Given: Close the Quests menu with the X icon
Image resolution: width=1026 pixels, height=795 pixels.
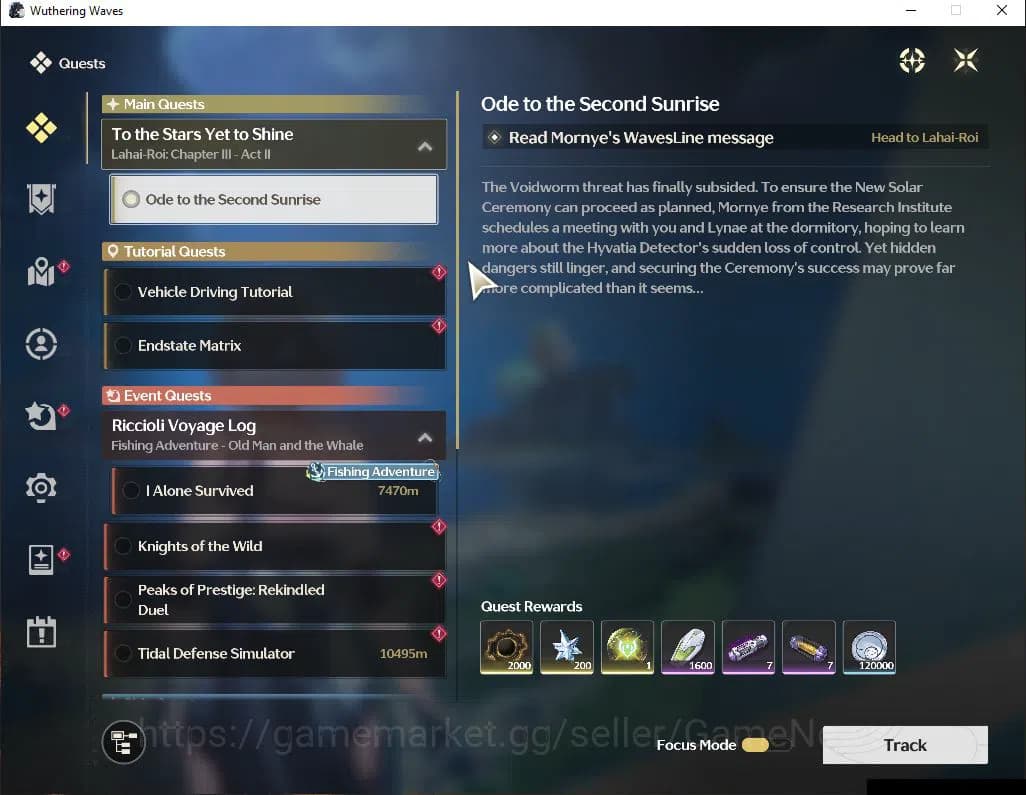Looking at the screenshot, I should [965, 61].
